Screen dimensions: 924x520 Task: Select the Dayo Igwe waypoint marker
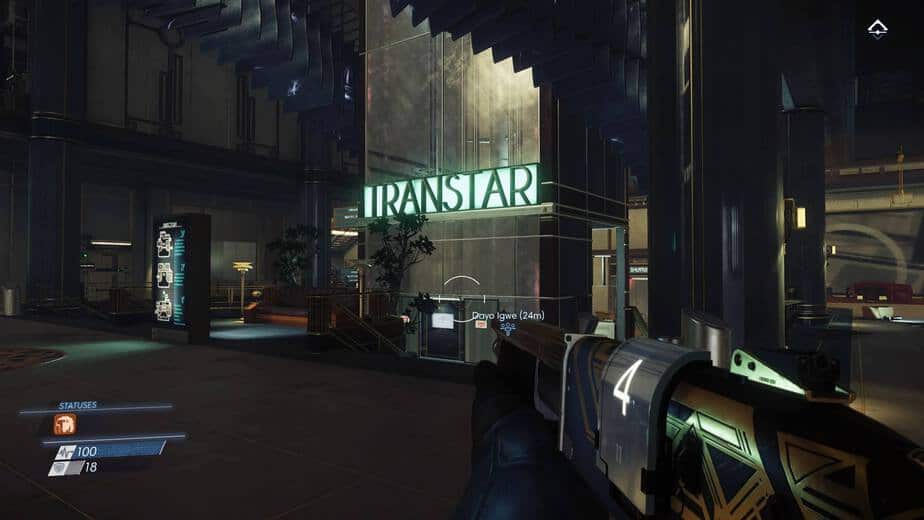(509, 327)
